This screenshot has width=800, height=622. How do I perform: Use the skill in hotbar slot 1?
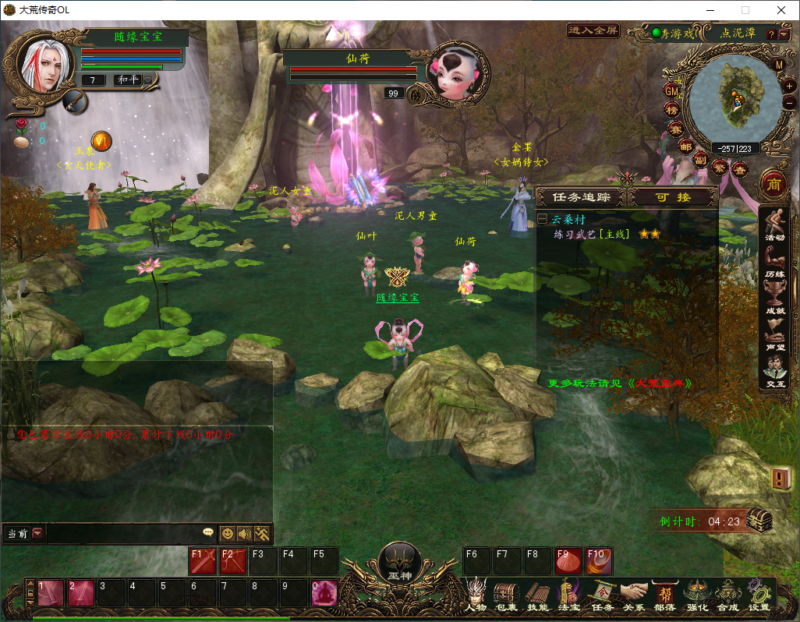pos(50,593)
